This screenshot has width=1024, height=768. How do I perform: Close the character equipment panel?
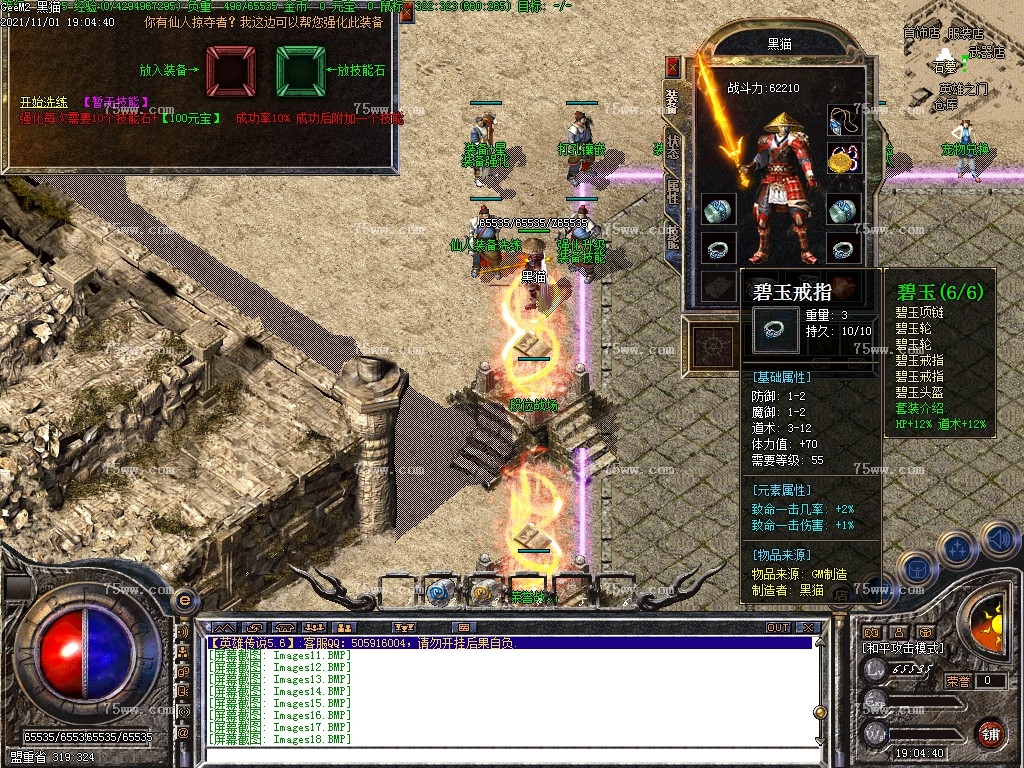coord(673,67)
